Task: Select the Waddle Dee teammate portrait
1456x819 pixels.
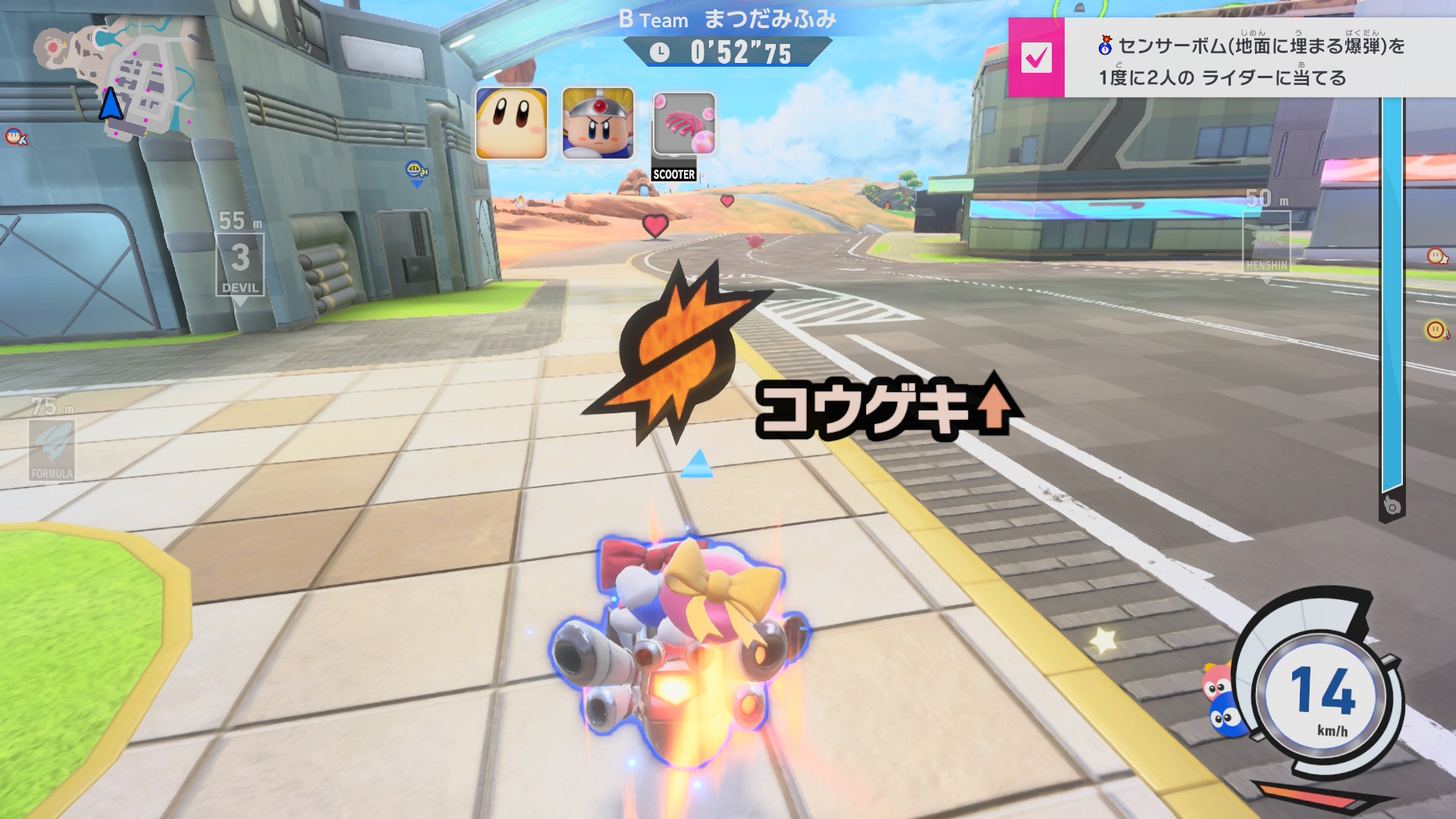Action: [511, 124]
